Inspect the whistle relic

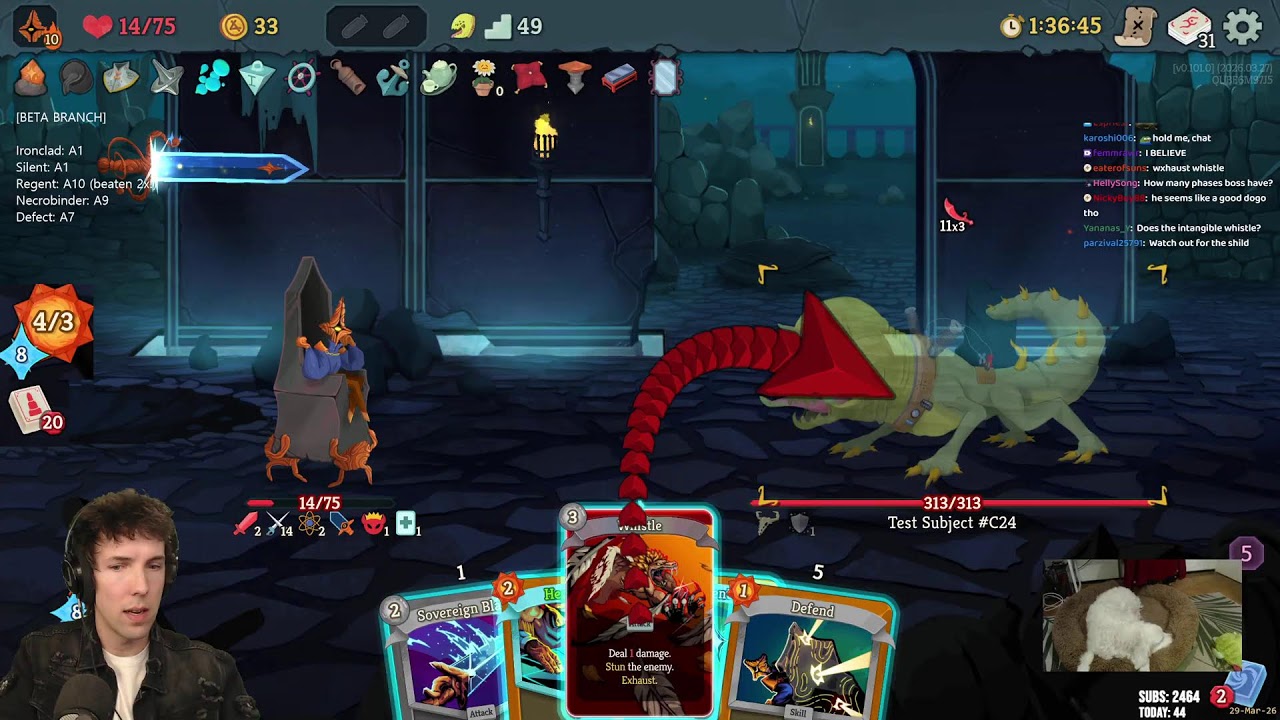coord(347,78)
